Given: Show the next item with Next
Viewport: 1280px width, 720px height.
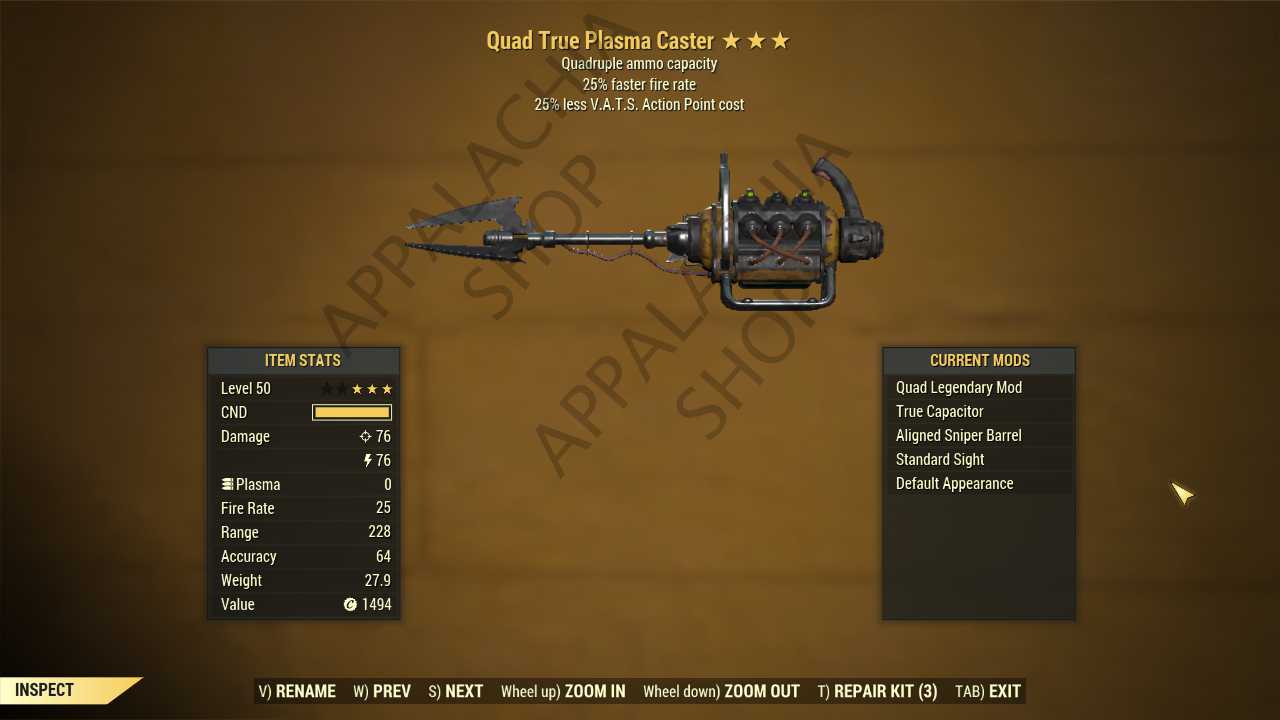Looking at the screenshot, I should (x=456, y=691).
